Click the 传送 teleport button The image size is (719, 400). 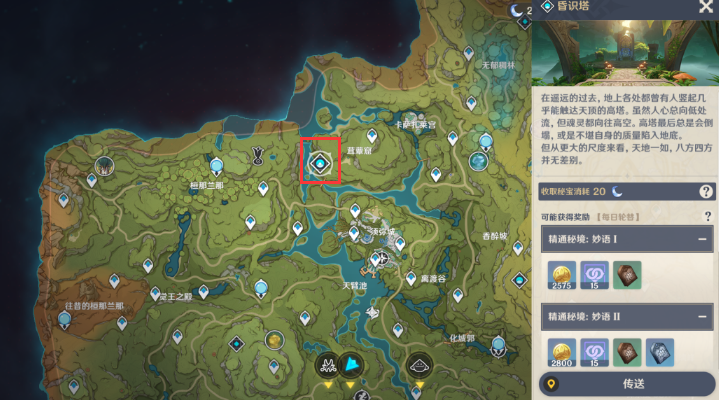(x=632, y=383)
